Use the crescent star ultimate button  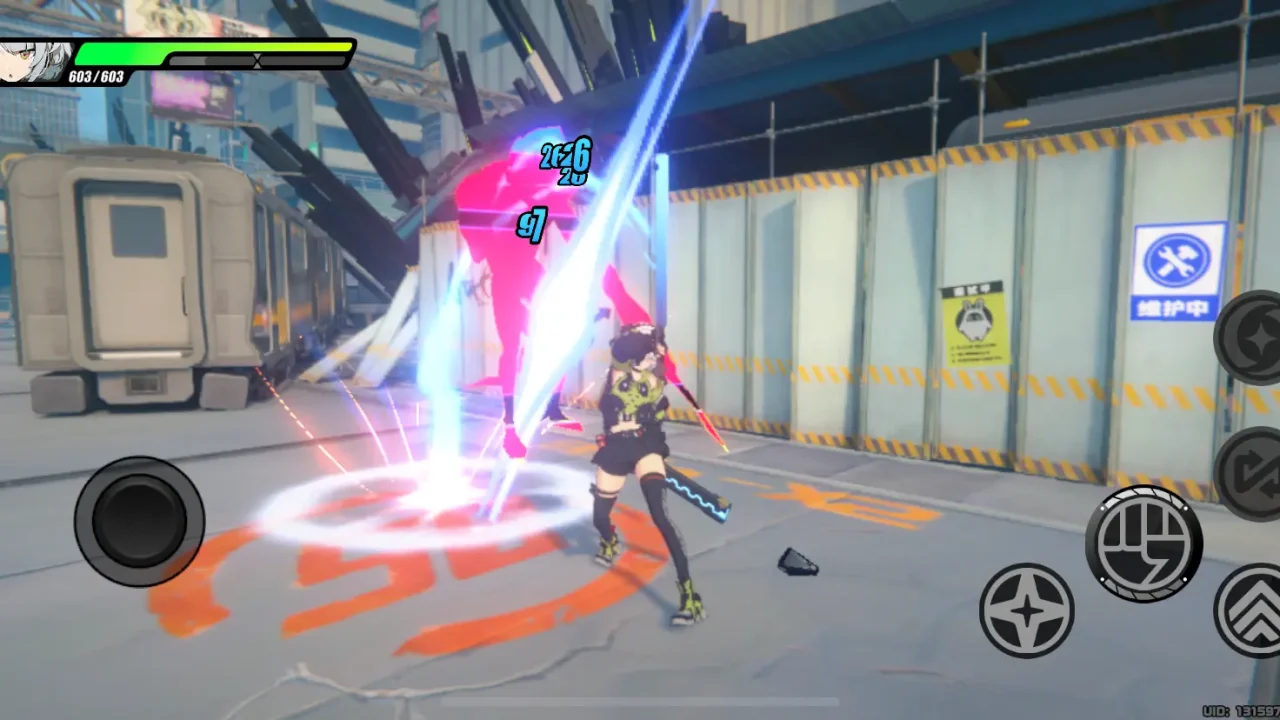pos(1252,338)
